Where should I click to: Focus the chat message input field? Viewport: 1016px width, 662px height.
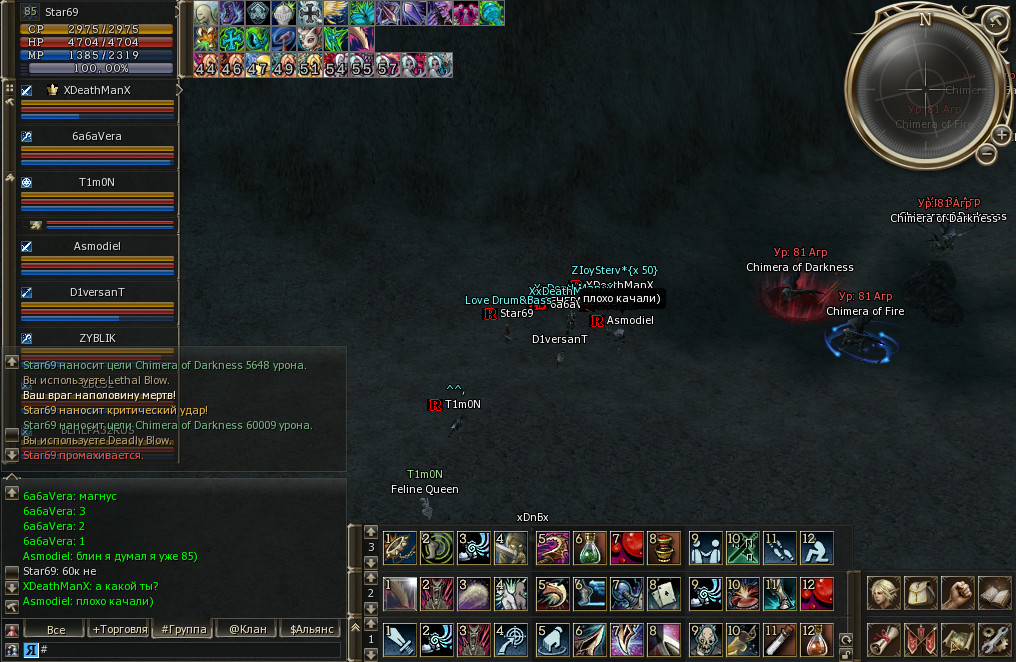click(190, 650)
